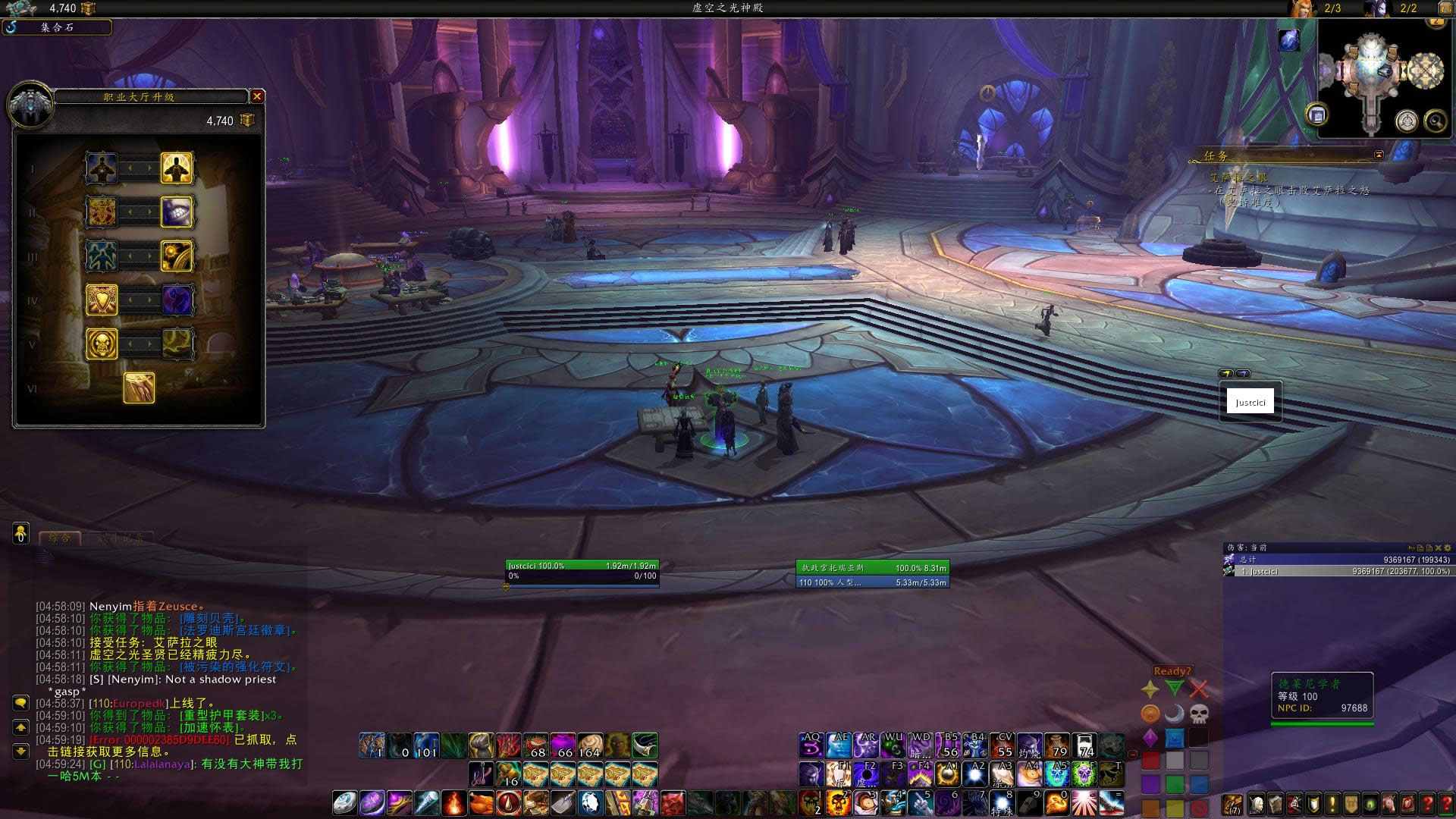Cancel with the red X ready-check marker
Viewport: 1456px width, 819px height.
pyautogui.click(x=1198, y=689)
